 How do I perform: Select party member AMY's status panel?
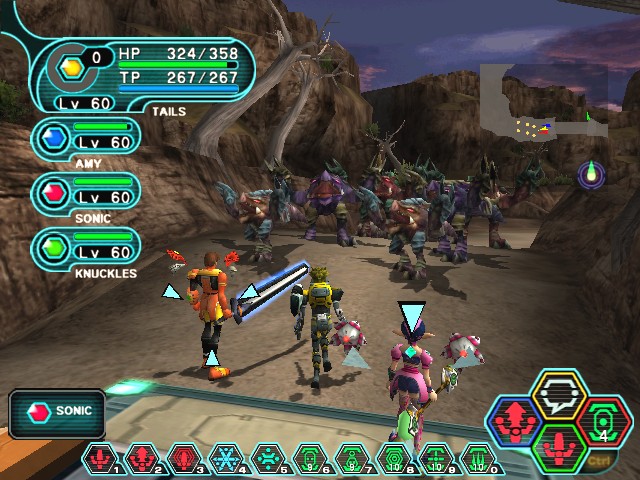[88, 139]
